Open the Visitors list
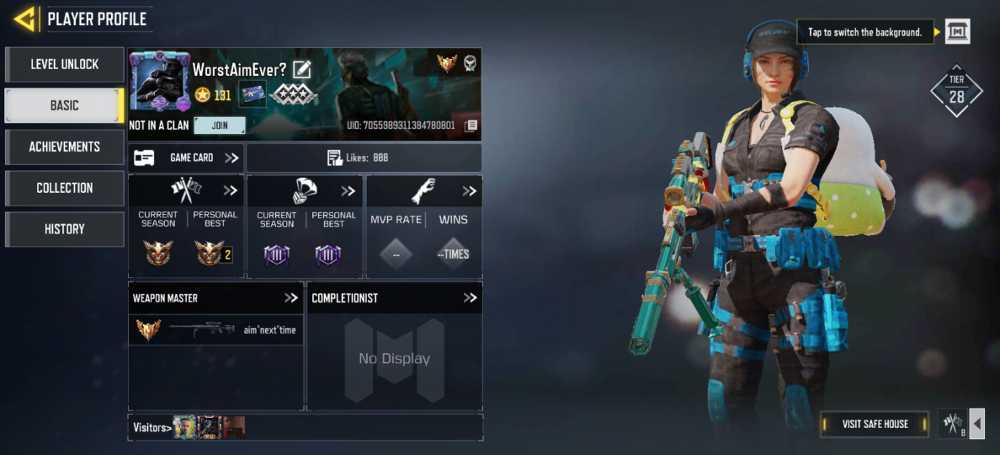 (x=150, y=428)
